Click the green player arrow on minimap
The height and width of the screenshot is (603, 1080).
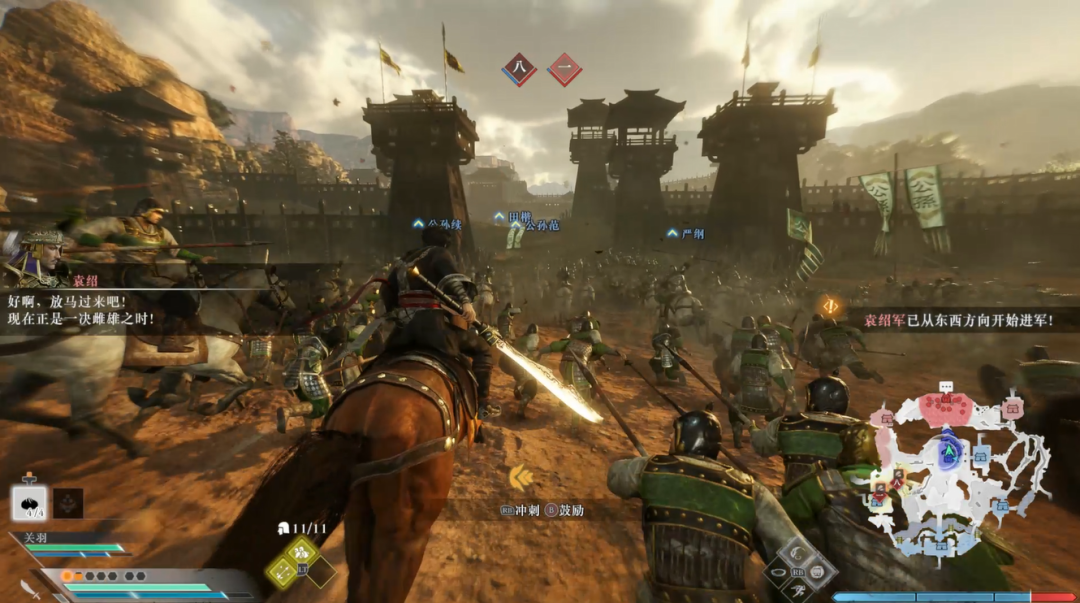tap(947, 449)
